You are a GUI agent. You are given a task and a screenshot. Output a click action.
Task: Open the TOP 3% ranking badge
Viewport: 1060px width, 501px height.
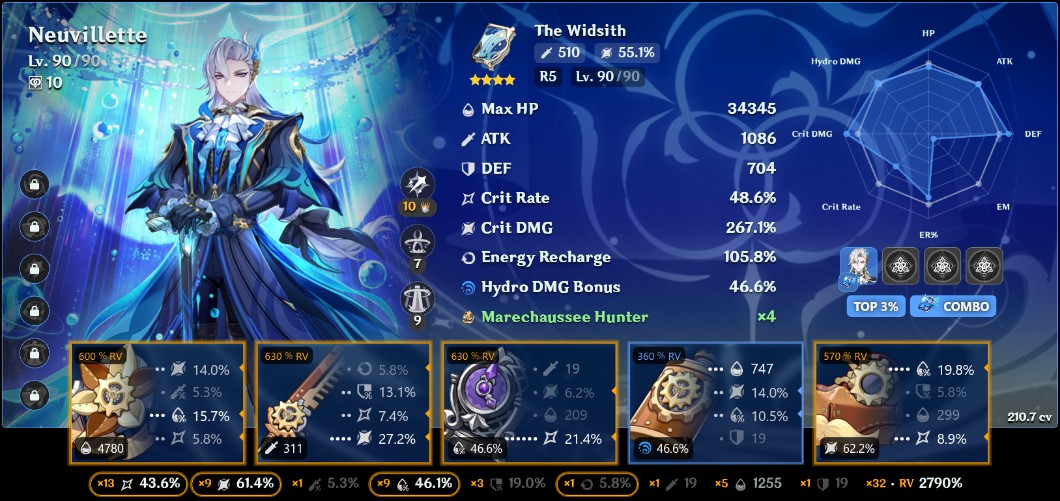point(874,306)
